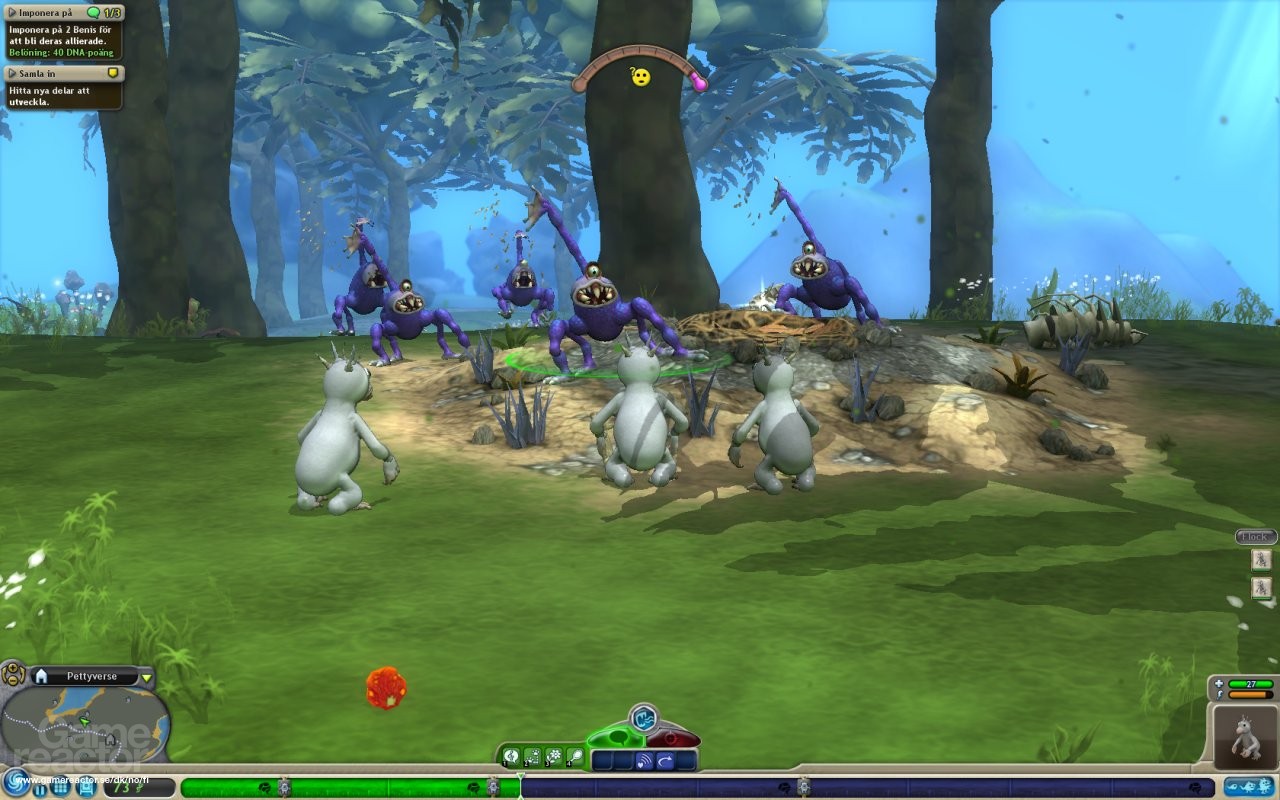
Task: Click the home icon beside Pettyverse
Action: [42, 676]
